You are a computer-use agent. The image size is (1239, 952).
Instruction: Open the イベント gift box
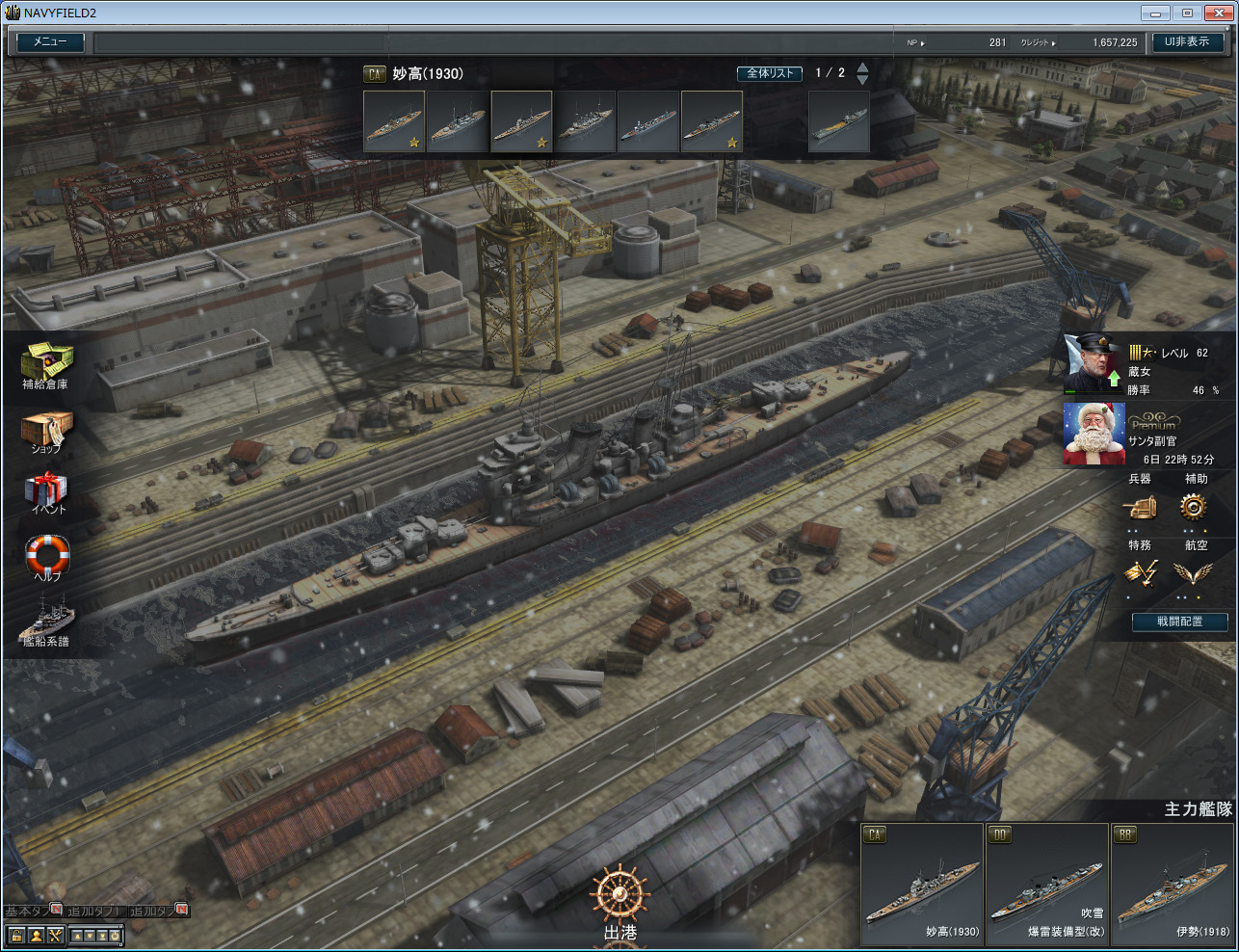coord(45,489)
